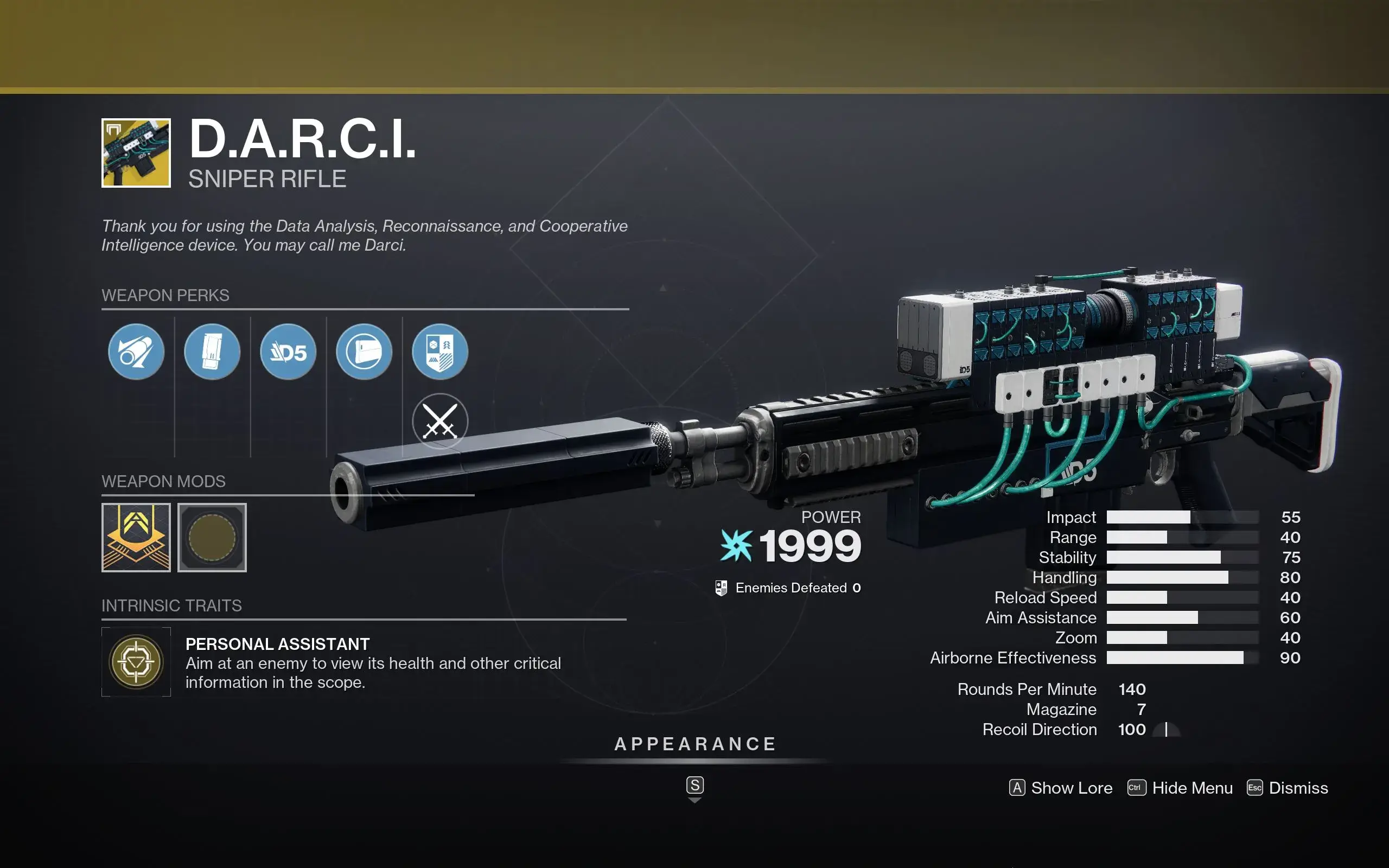
Task: Click the D.A.R.C.I. weapon thumbnail image
Action: (x=136, y=152)
